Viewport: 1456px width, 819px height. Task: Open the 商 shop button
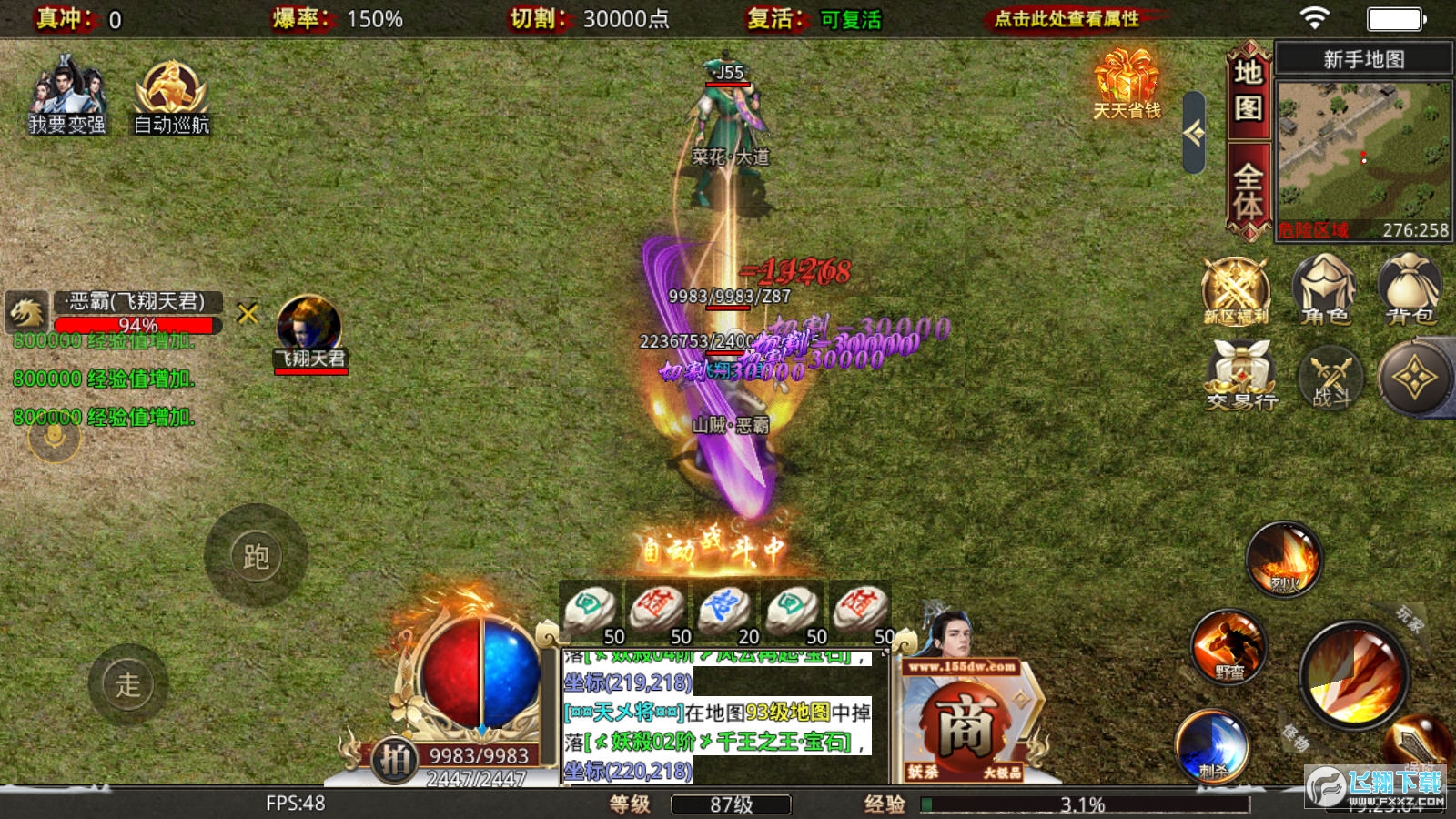[x=965, y=725]
